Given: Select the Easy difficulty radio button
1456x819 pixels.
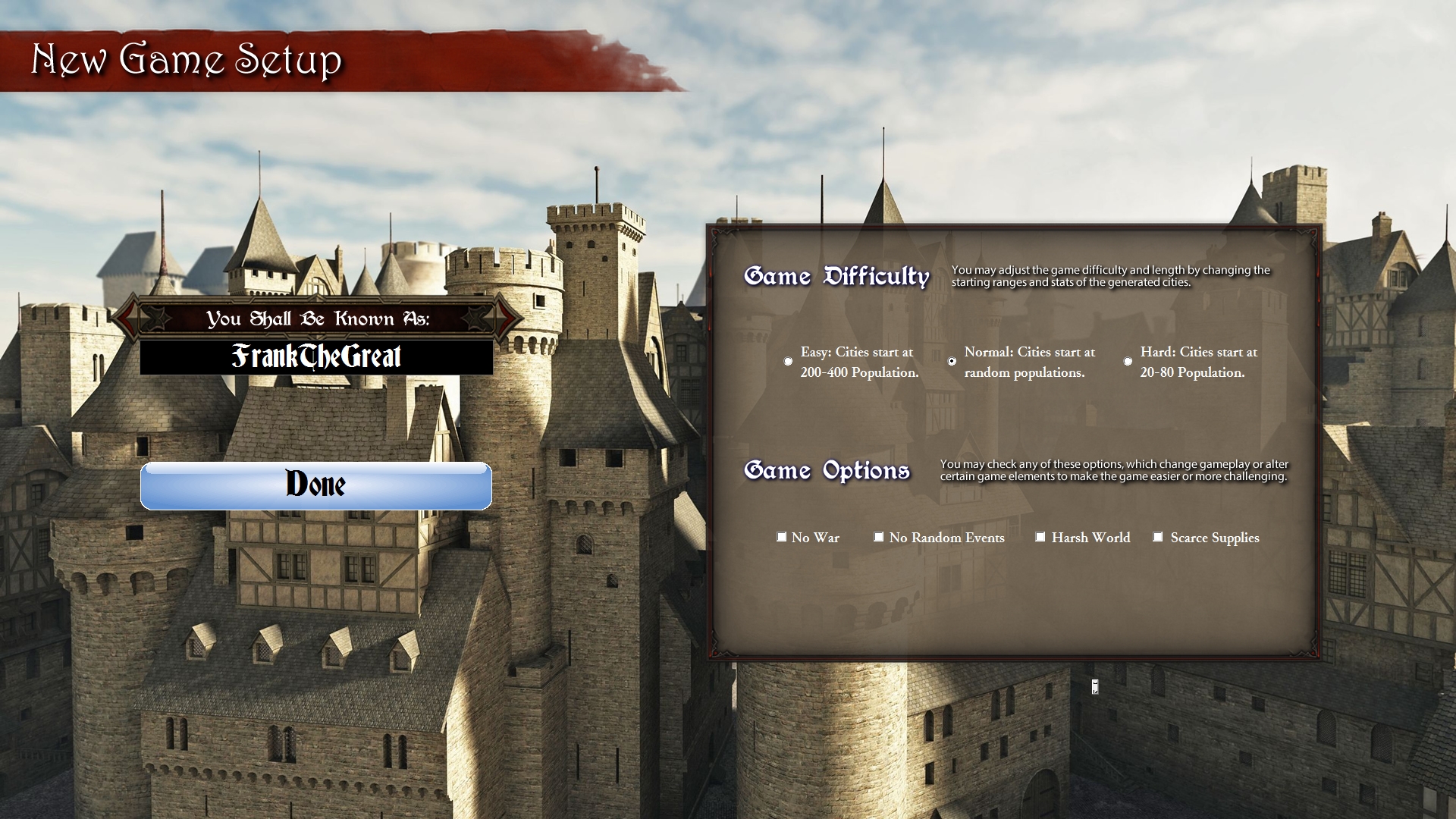Looking at the screenshot, I should 788,362.
